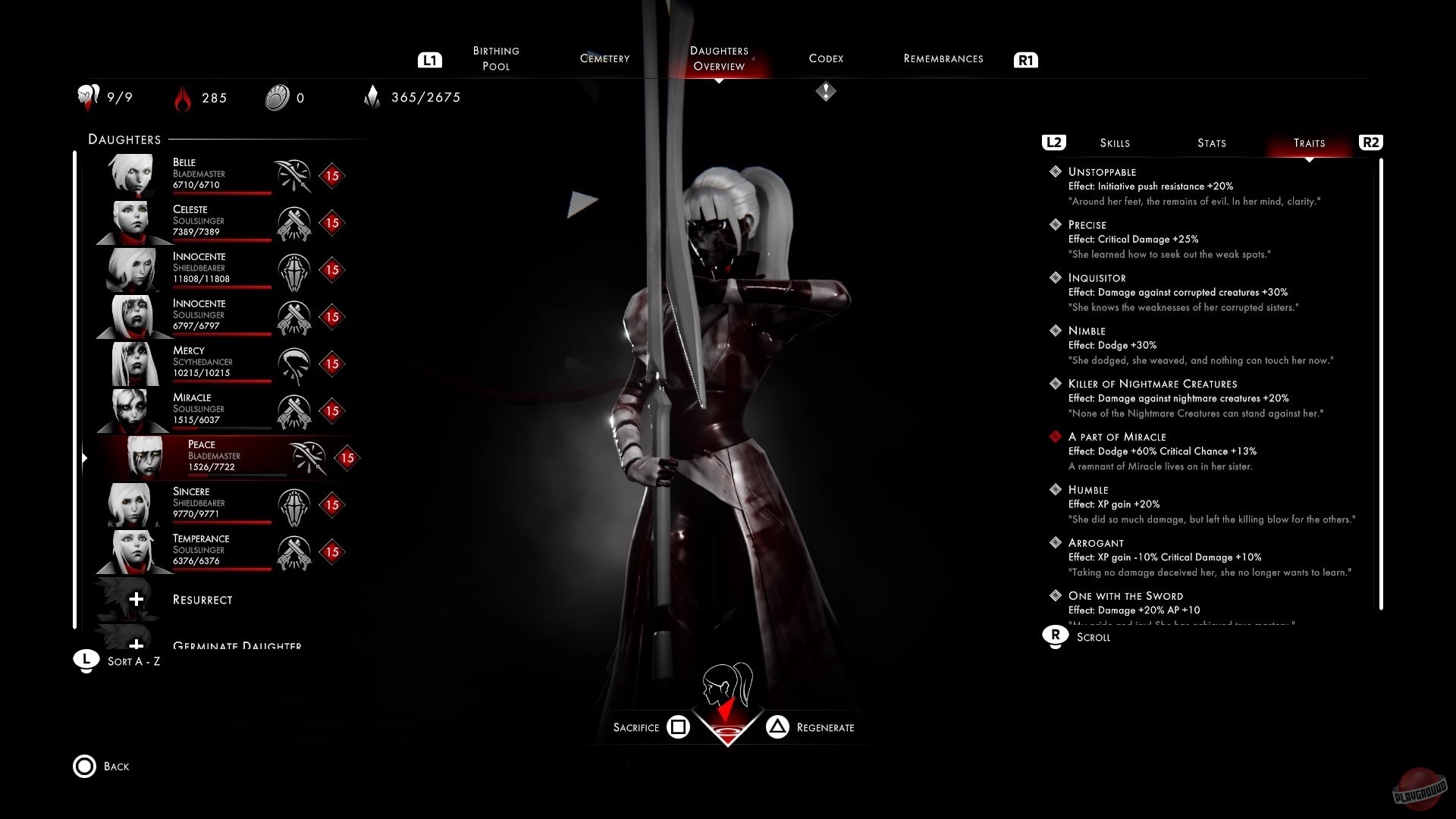Click the Scythedancer scythe icon next to Mercy
Image resolution: width=1456 pixels, height=819 pixels.
(x=295, y=363)
